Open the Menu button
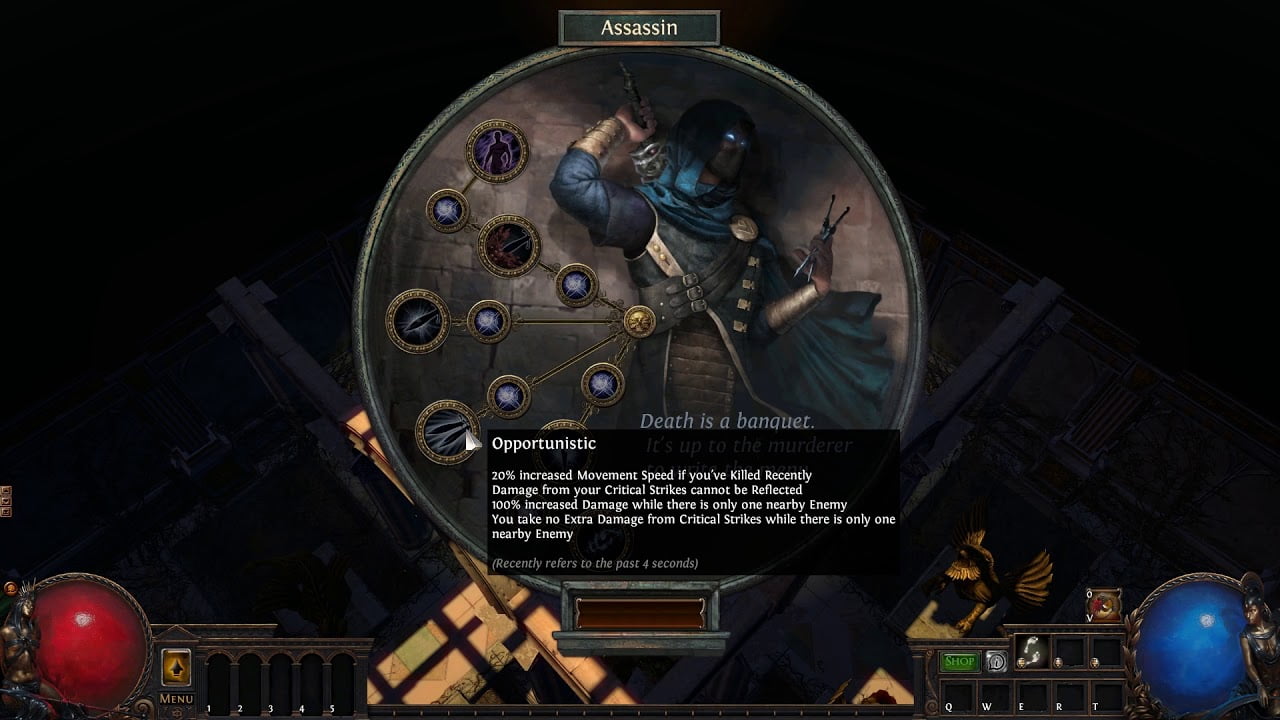Screen dimensions: 1280x720 click(176, 698)
